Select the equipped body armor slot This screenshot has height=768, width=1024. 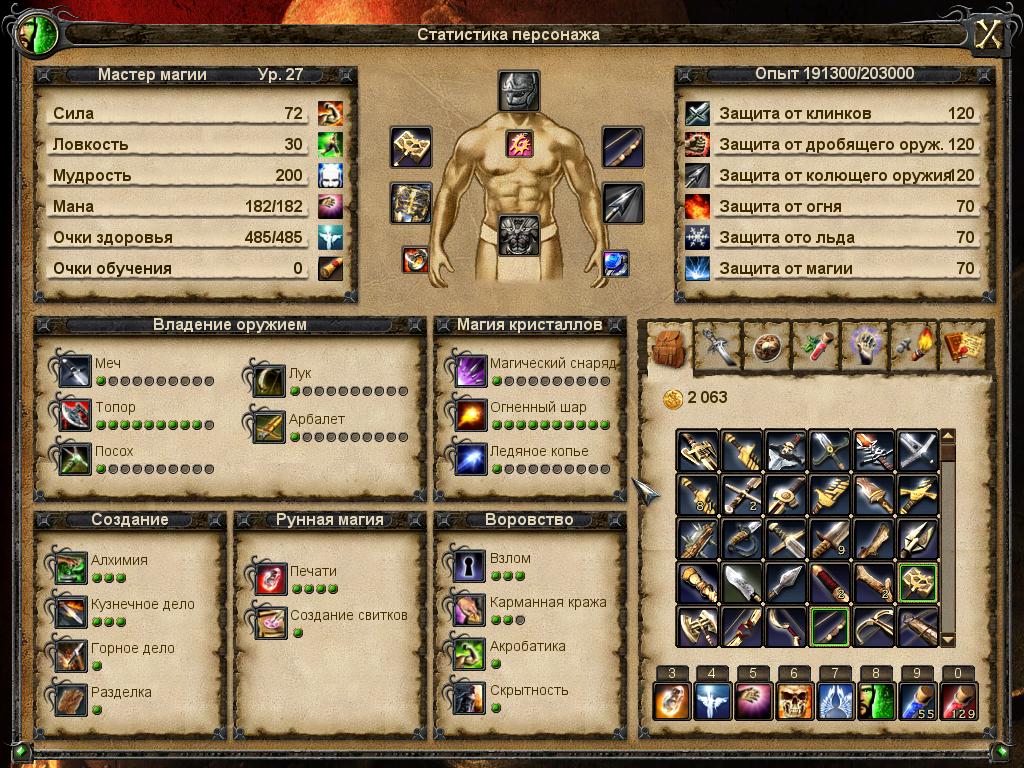tap(519, 235)
